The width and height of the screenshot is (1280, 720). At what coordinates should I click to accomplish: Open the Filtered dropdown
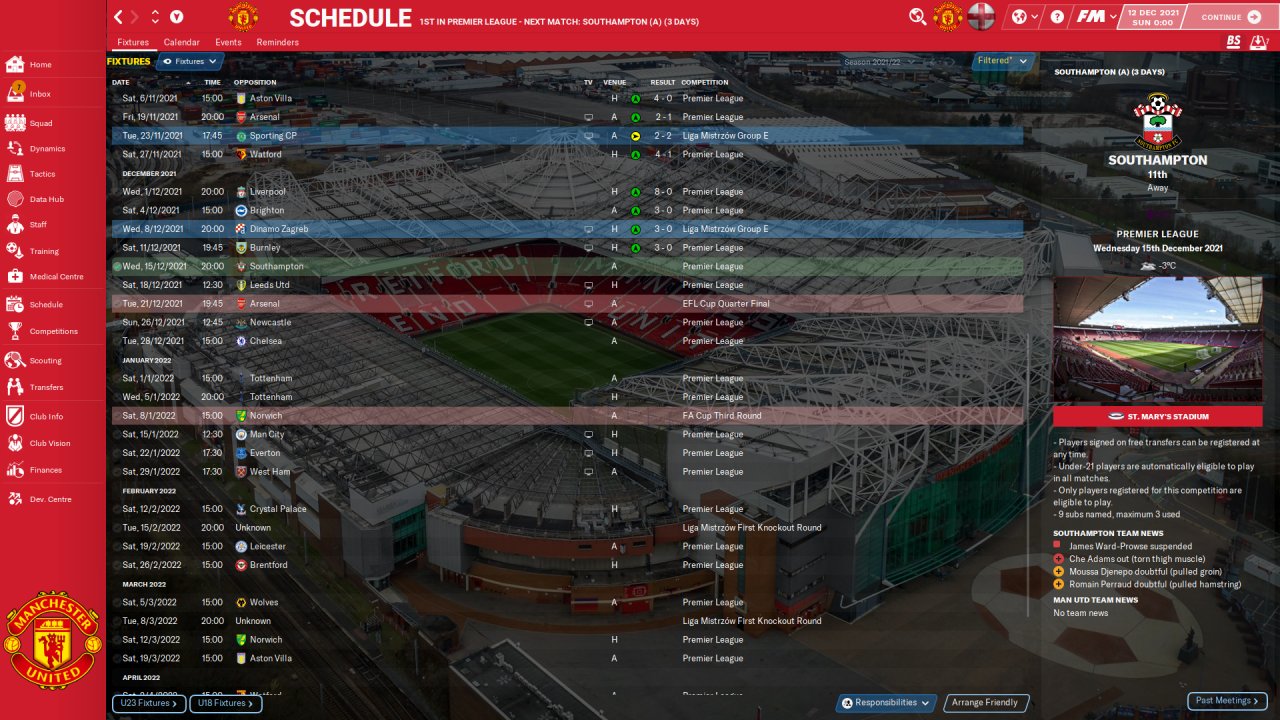click(1002, 61)
